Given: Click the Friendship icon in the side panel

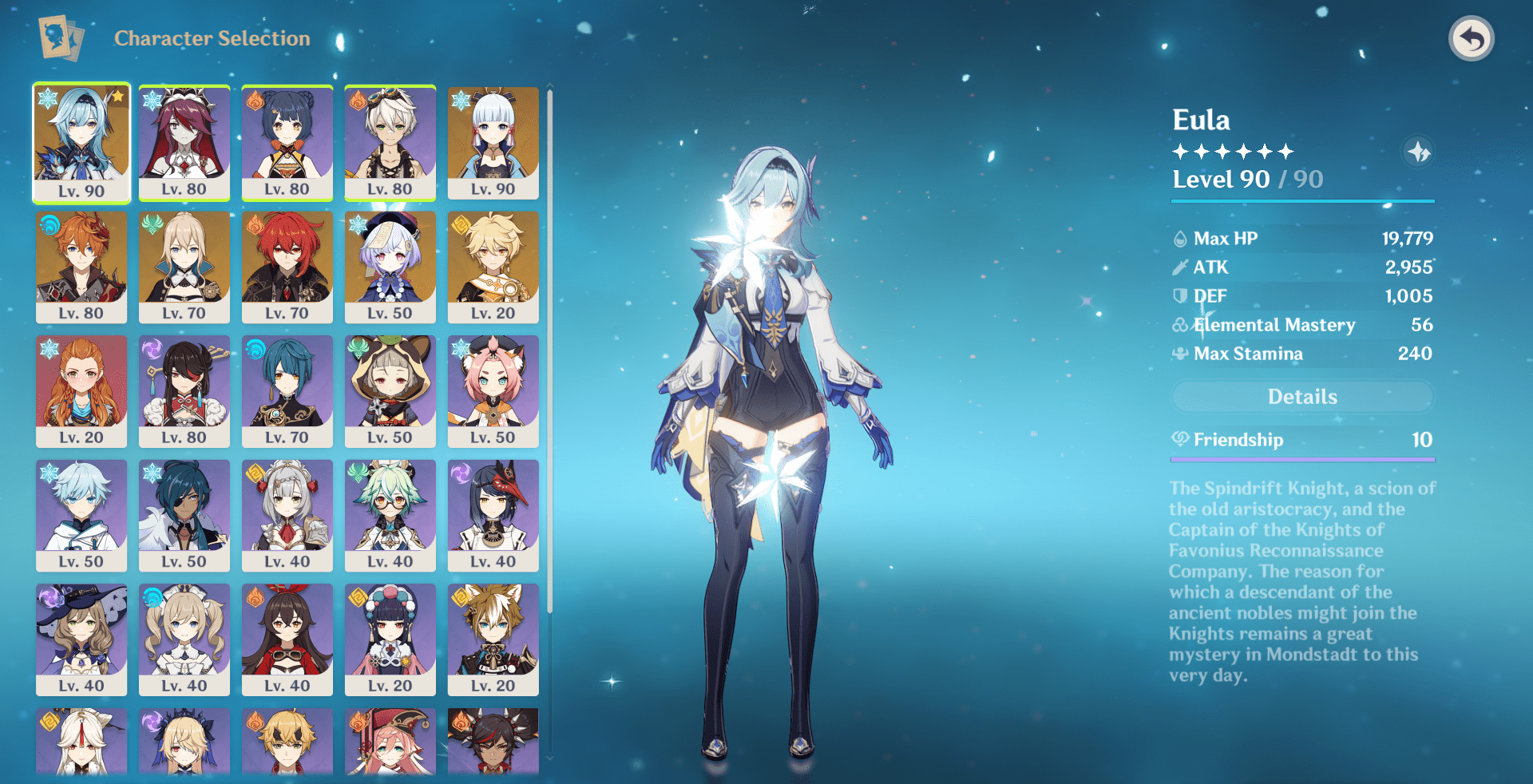Looking at the screenshot, I should (1179, 440).
